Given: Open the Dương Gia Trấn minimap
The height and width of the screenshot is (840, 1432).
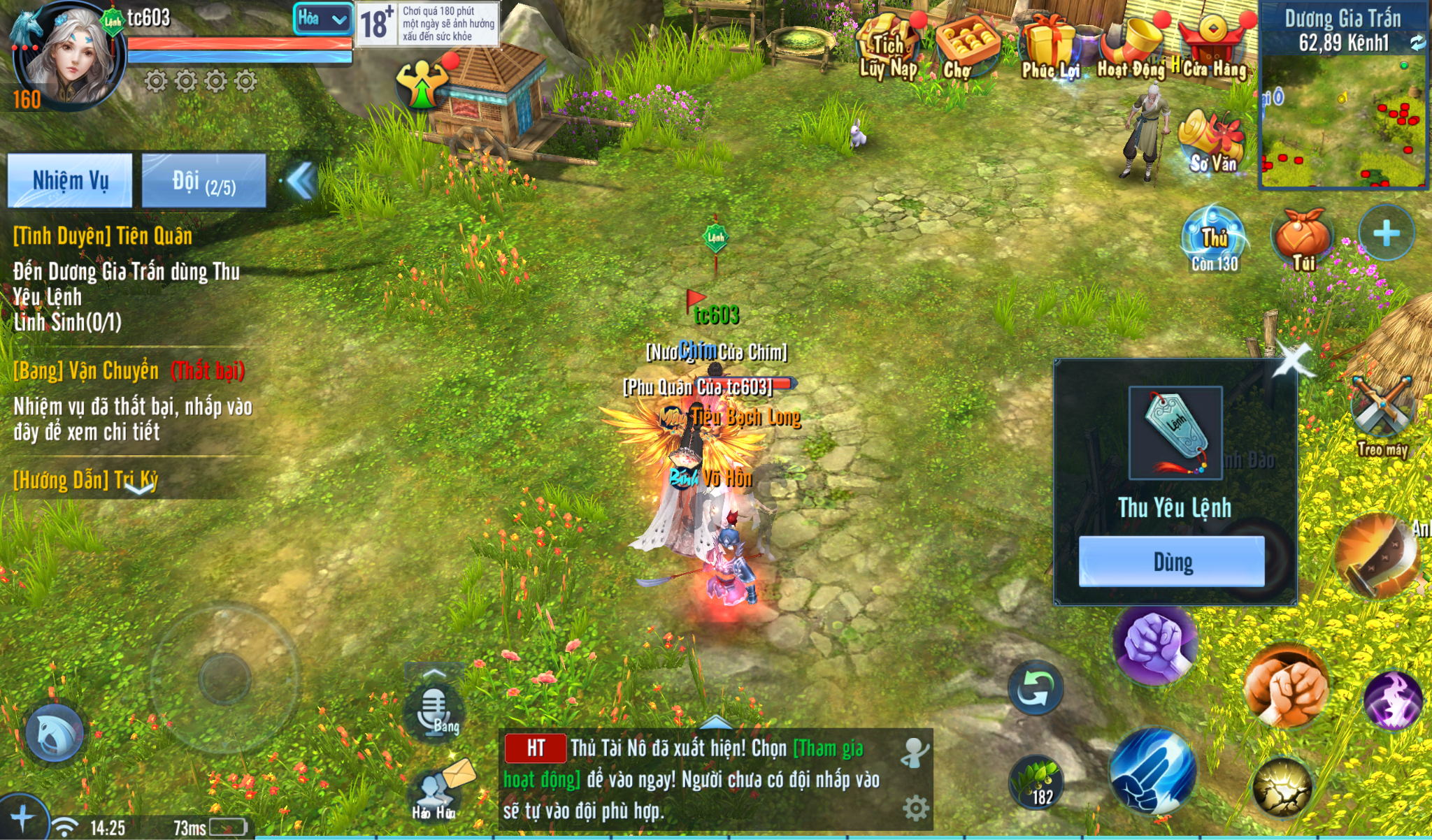Looking at the screenshot, I should (1342, 119).
